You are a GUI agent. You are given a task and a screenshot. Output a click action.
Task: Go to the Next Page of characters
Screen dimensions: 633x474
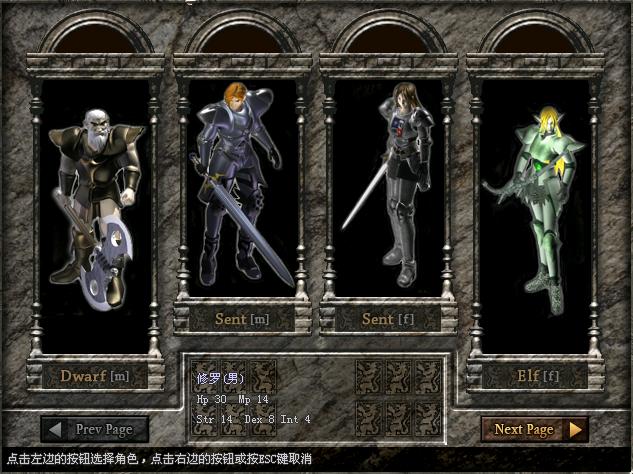[x=535, y=429]
